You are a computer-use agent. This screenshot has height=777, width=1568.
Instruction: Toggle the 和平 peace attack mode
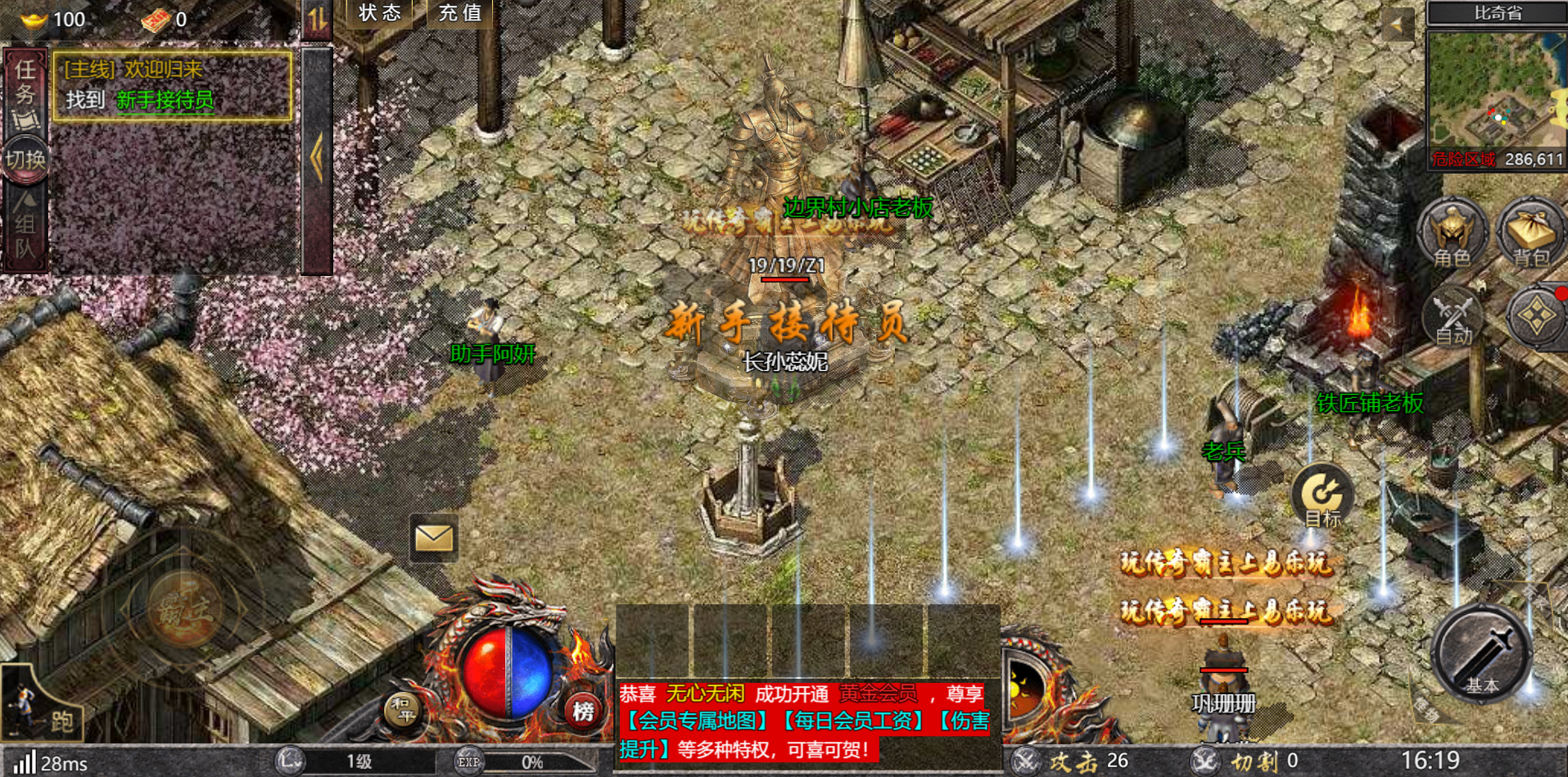click(403, 711)
